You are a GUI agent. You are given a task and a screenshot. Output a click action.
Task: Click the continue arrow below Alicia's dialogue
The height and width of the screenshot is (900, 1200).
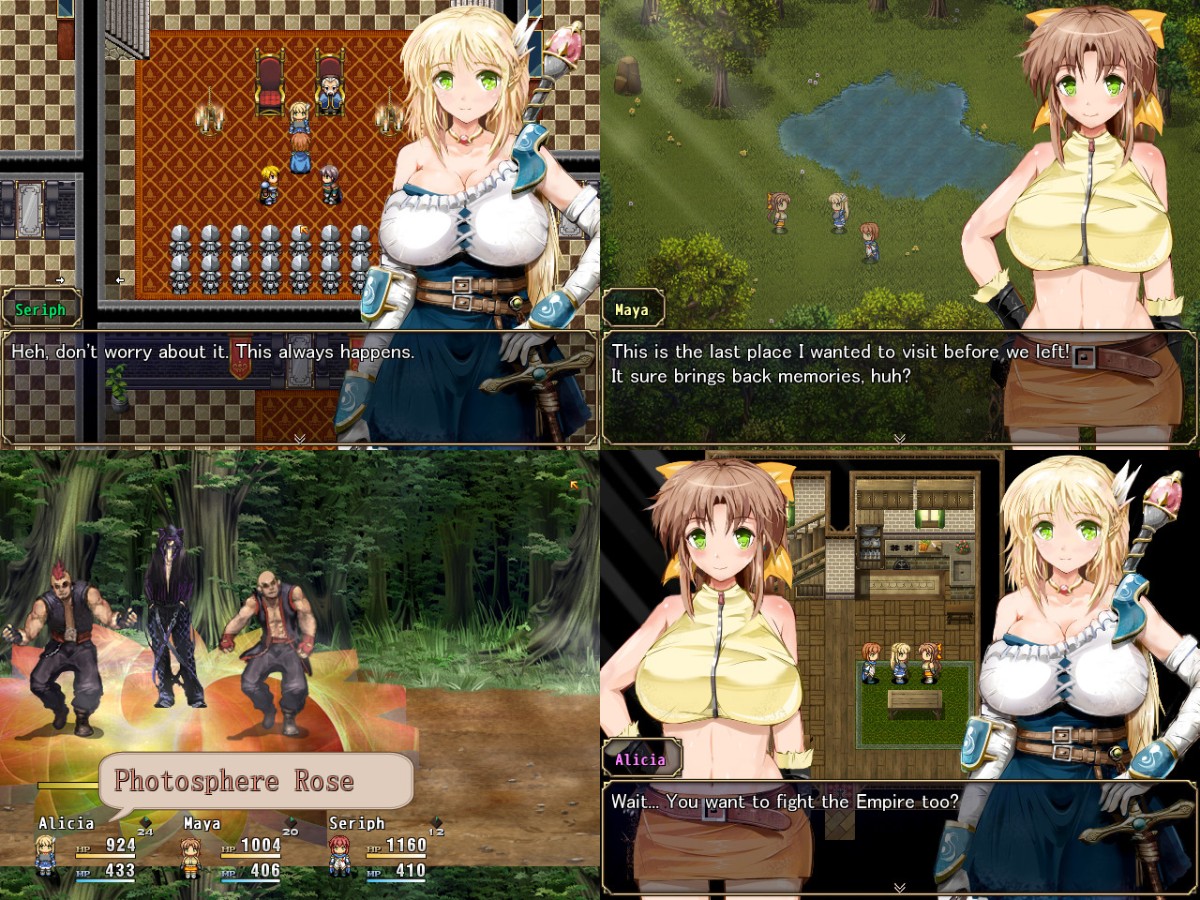coord(899,887)
